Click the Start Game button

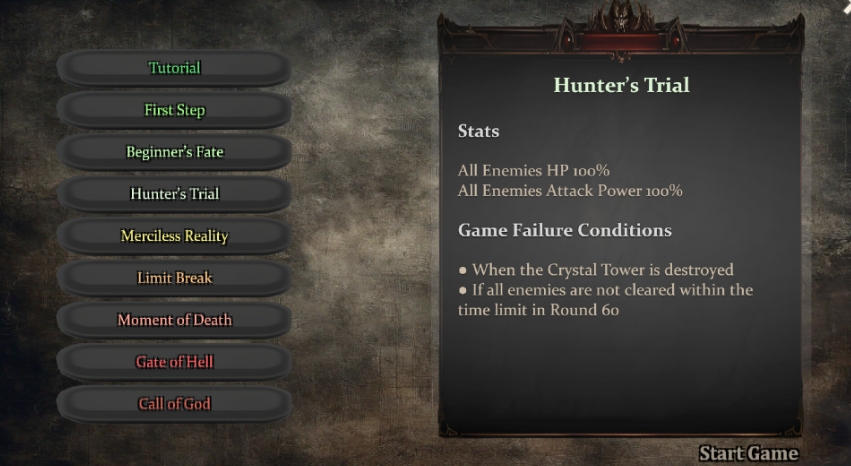748,453
